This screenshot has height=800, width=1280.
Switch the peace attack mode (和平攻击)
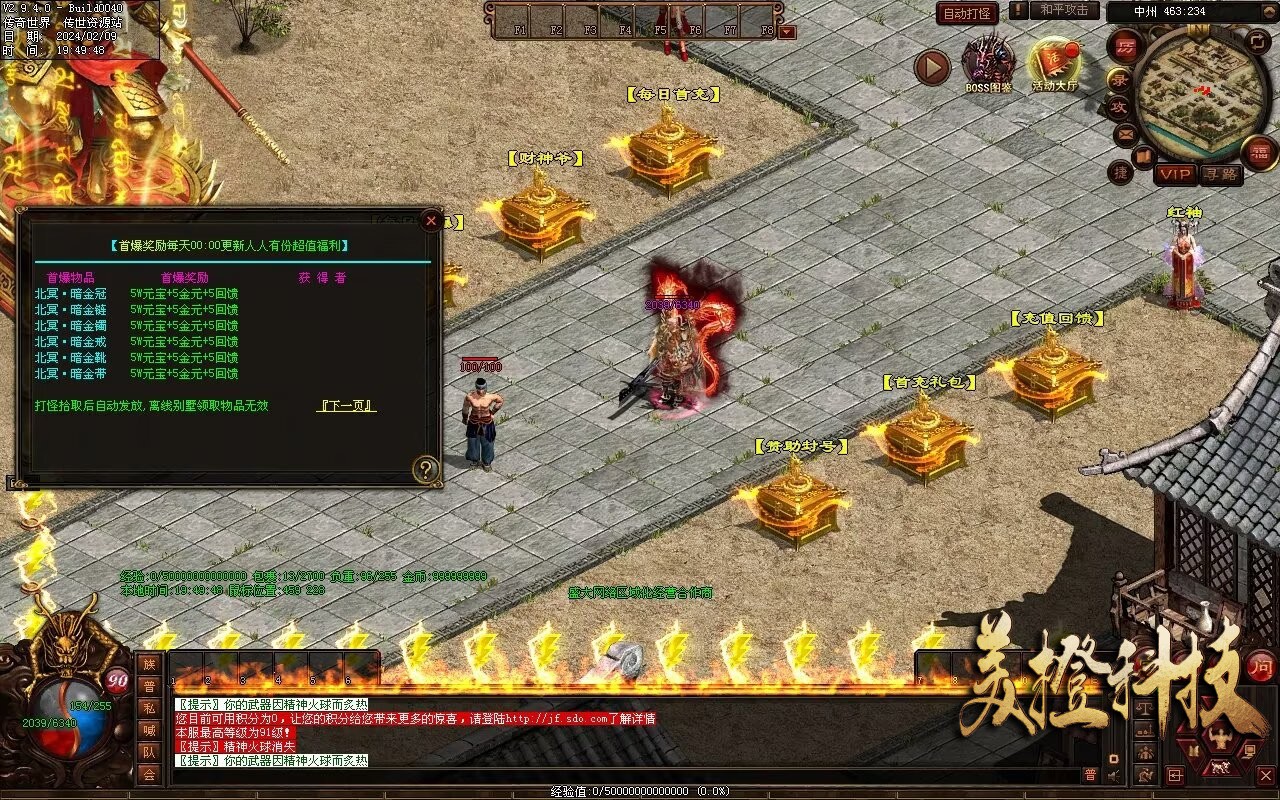(x=1063, y=10)
